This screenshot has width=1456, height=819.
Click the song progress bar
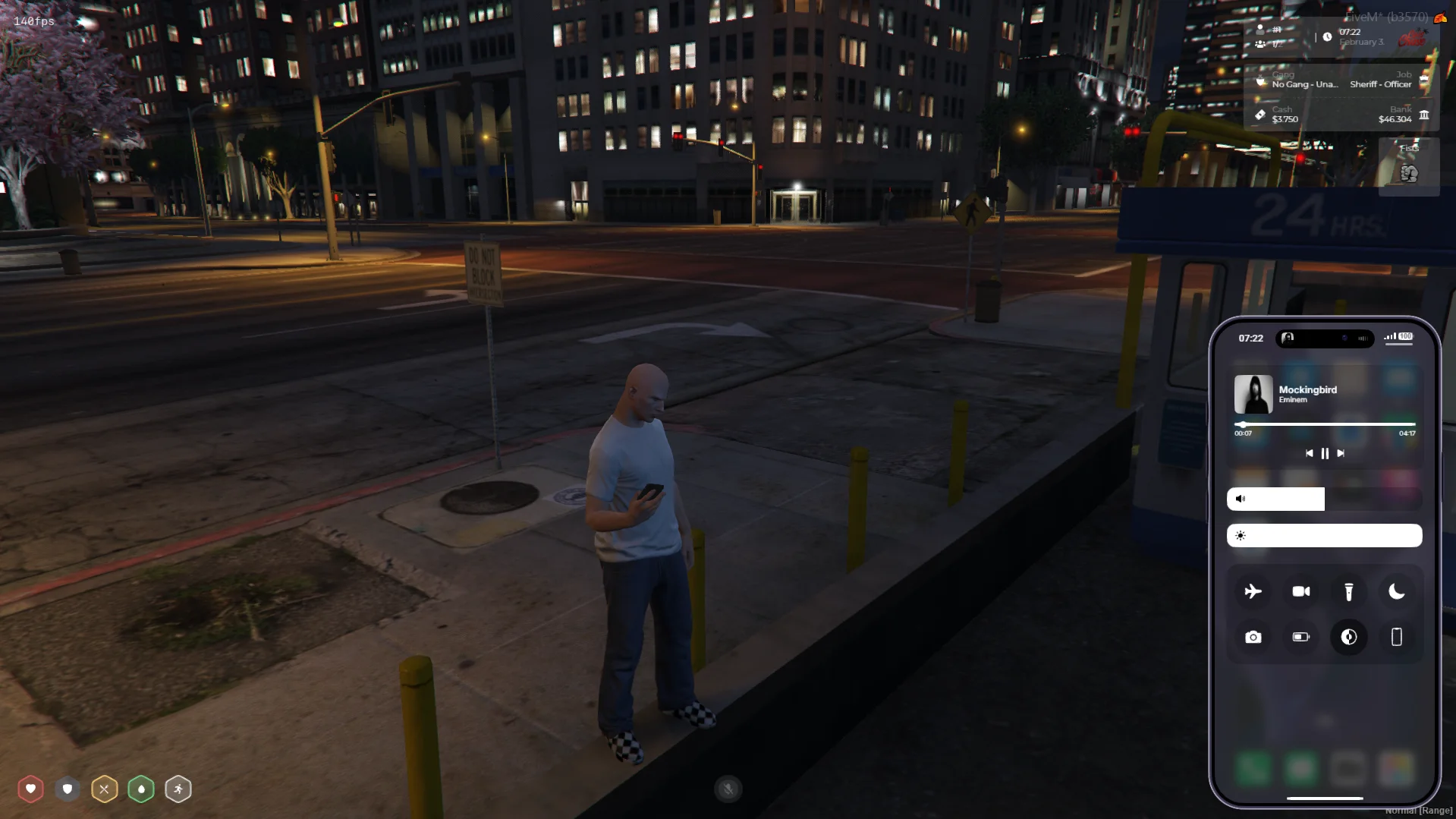click(1325, 424)
